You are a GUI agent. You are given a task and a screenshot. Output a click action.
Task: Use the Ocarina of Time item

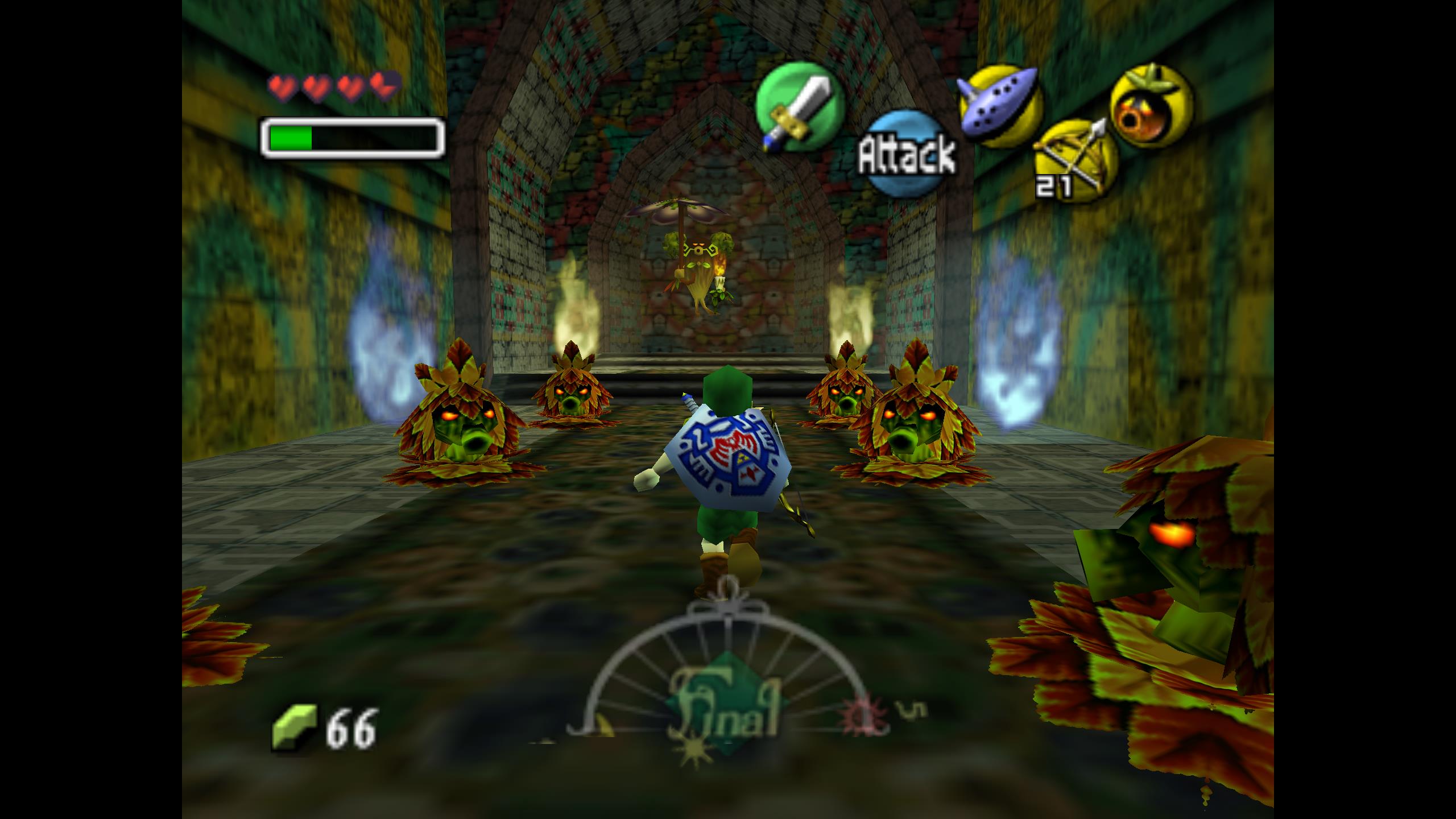(x=1000, y=106)
